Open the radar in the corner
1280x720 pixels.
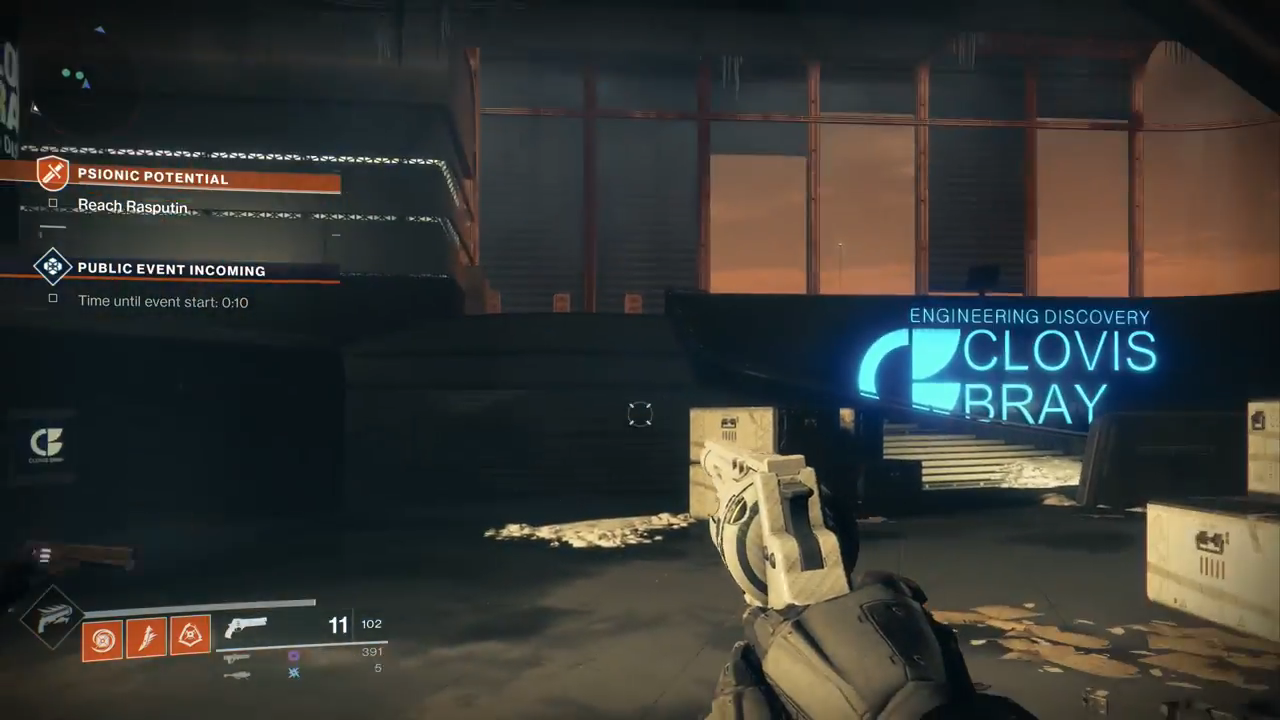click(x=75, y=78)
